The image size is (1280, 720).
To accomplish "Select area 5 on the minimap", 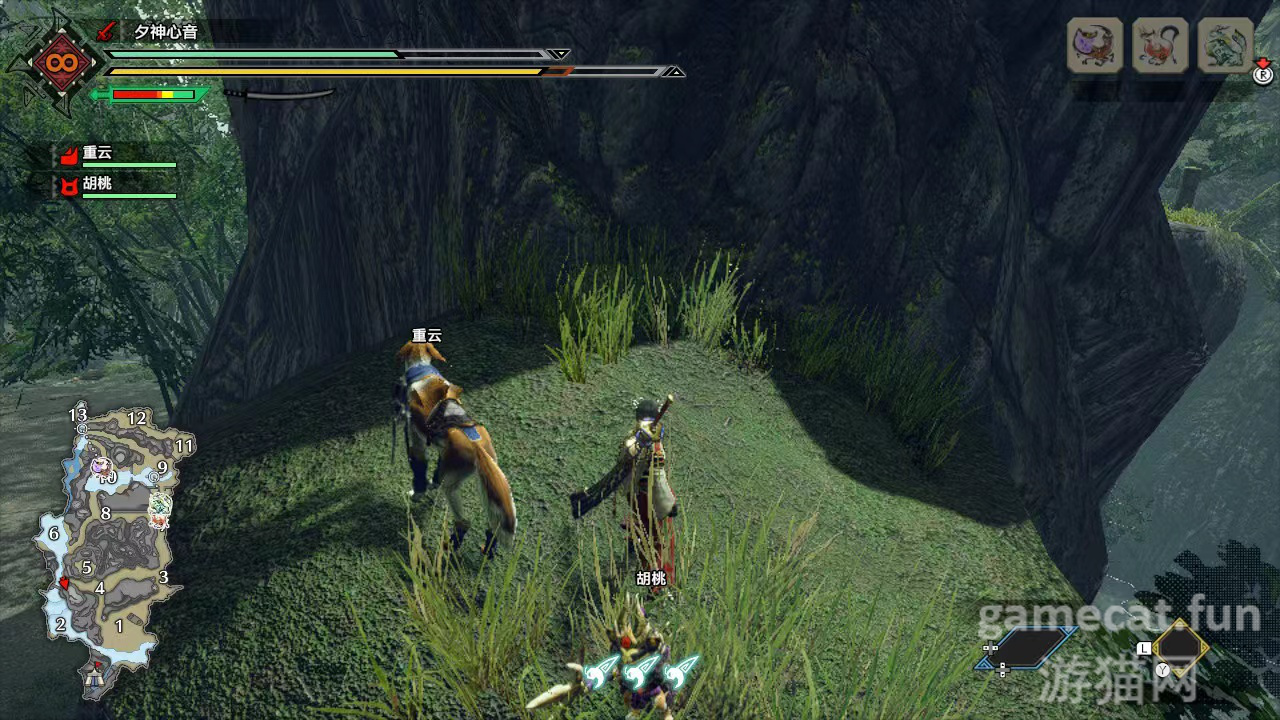I will tap(87, 567).
